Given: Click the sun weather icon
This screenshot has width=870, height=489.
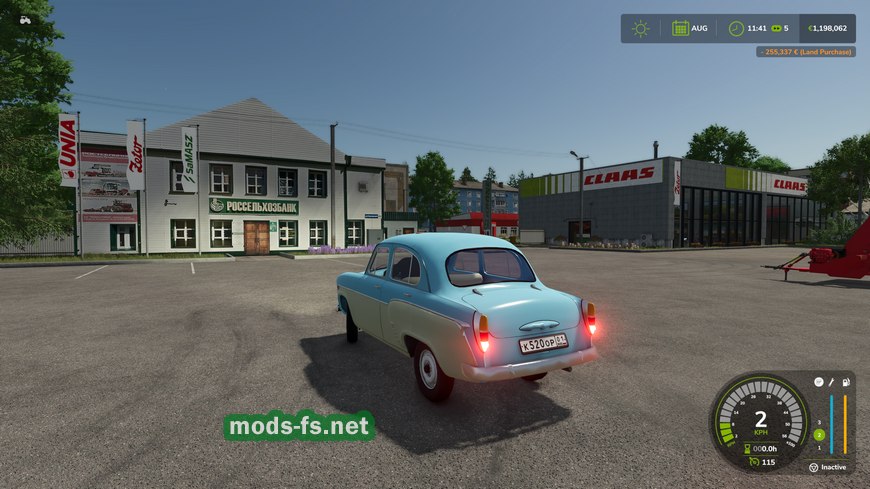Looking at the screenshot, I should click(640, 28).
